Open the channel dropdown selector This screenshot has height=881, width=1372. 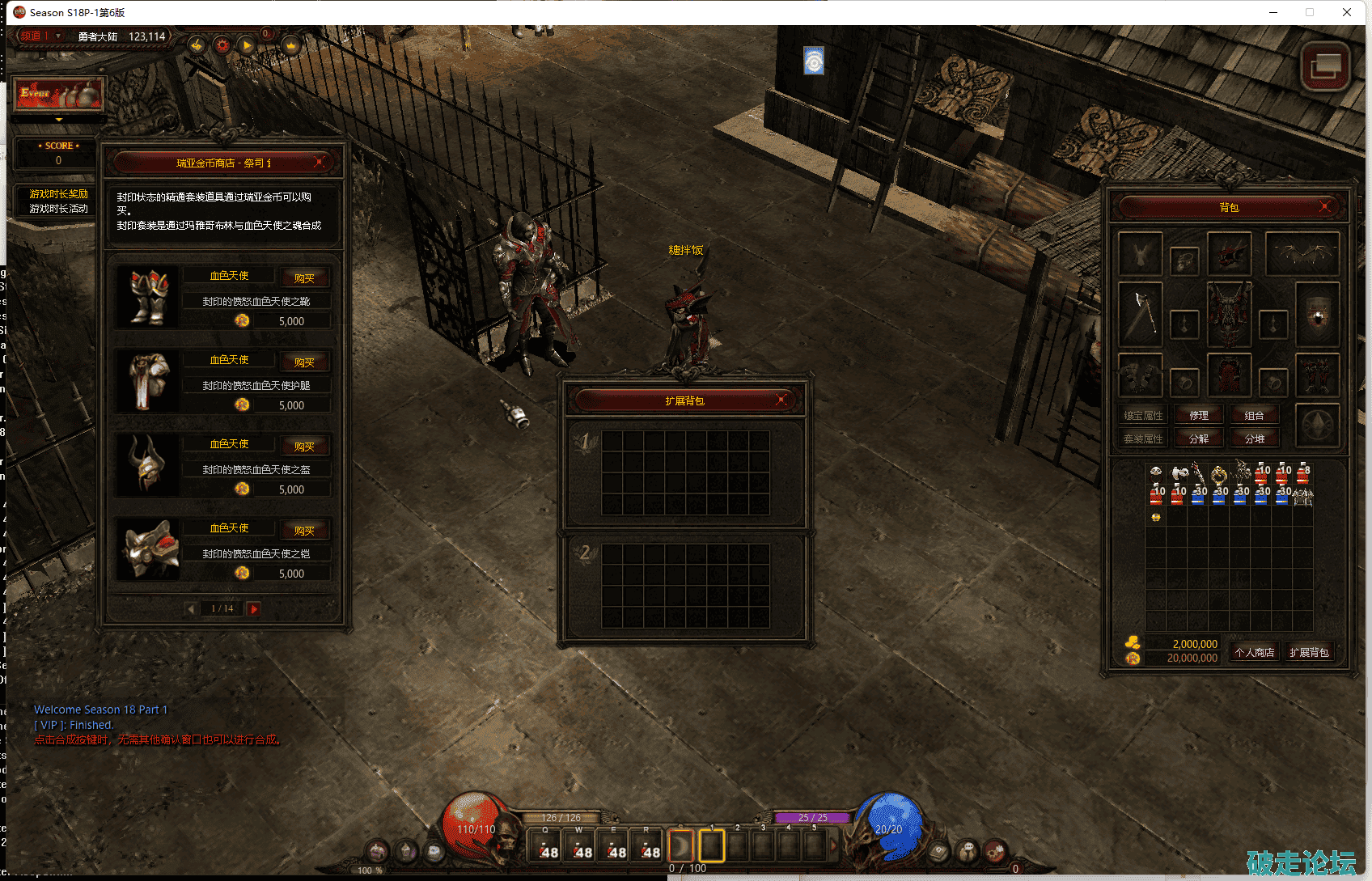pyautogui.click(x=58, y=36)
